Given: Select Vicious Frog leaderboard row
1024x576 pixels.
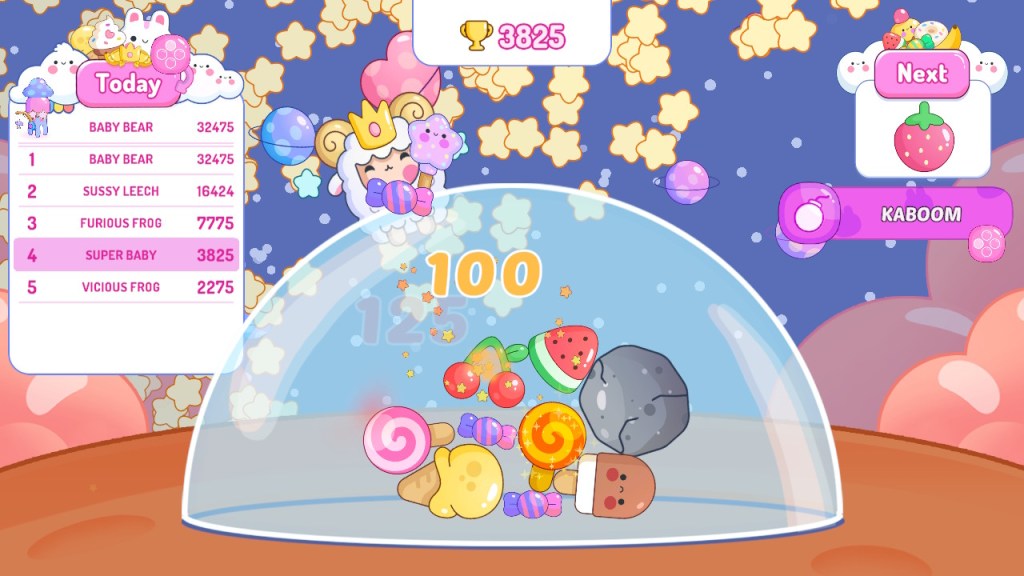Looking at the screenshot, I should pos(127,287).
